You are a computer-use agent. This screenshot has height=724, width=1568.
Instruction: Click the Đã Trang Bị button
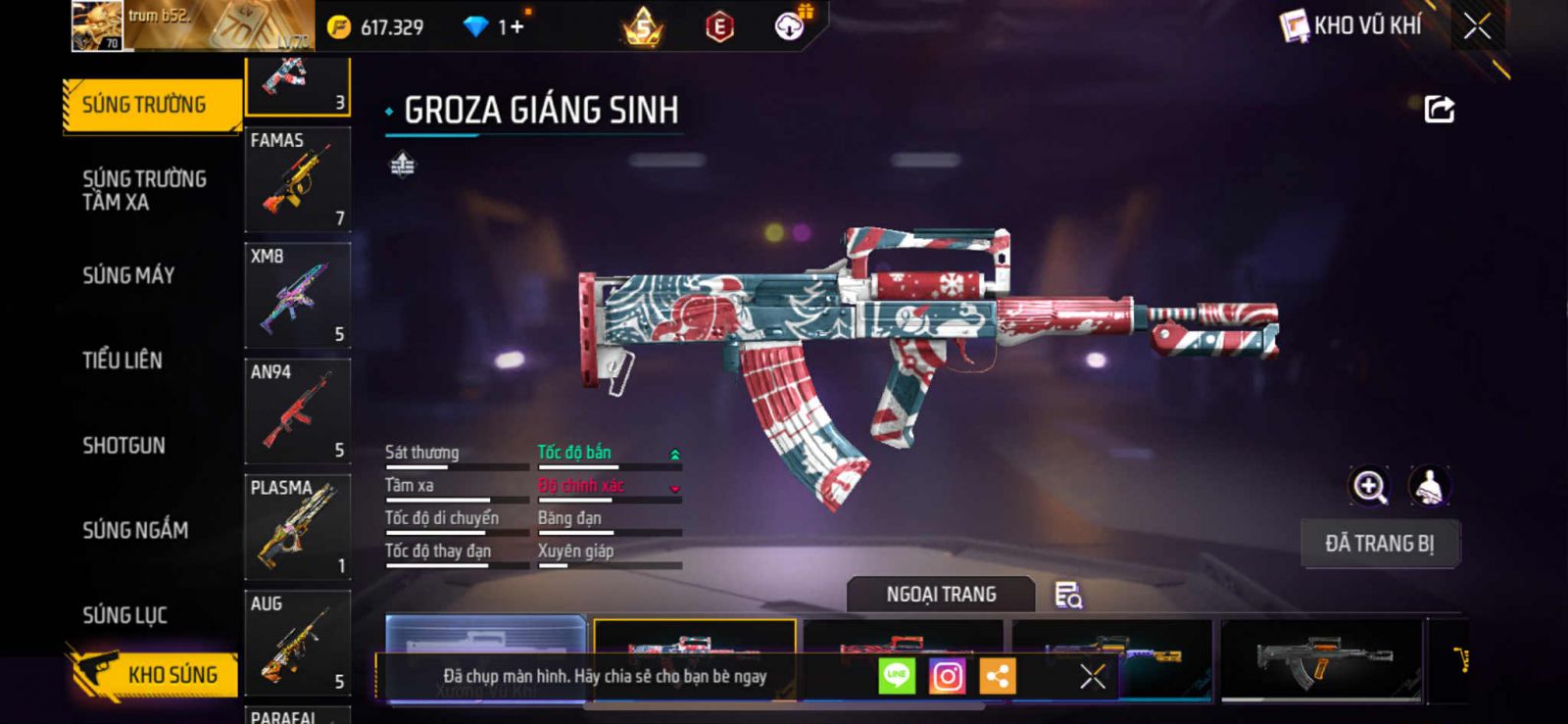[1379, 544]
